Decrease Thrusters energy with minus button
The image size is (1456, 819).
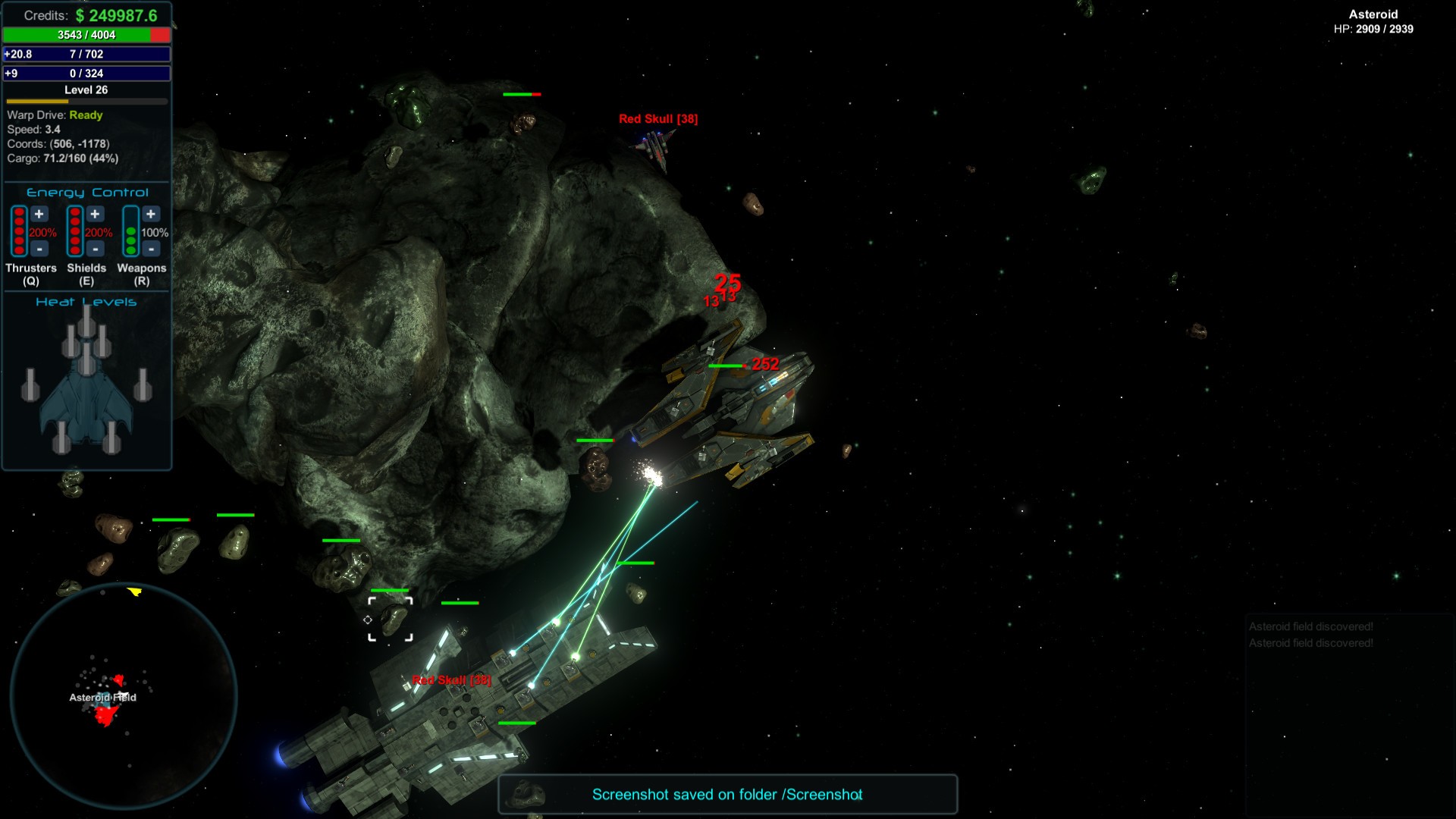tap(39, 248)
